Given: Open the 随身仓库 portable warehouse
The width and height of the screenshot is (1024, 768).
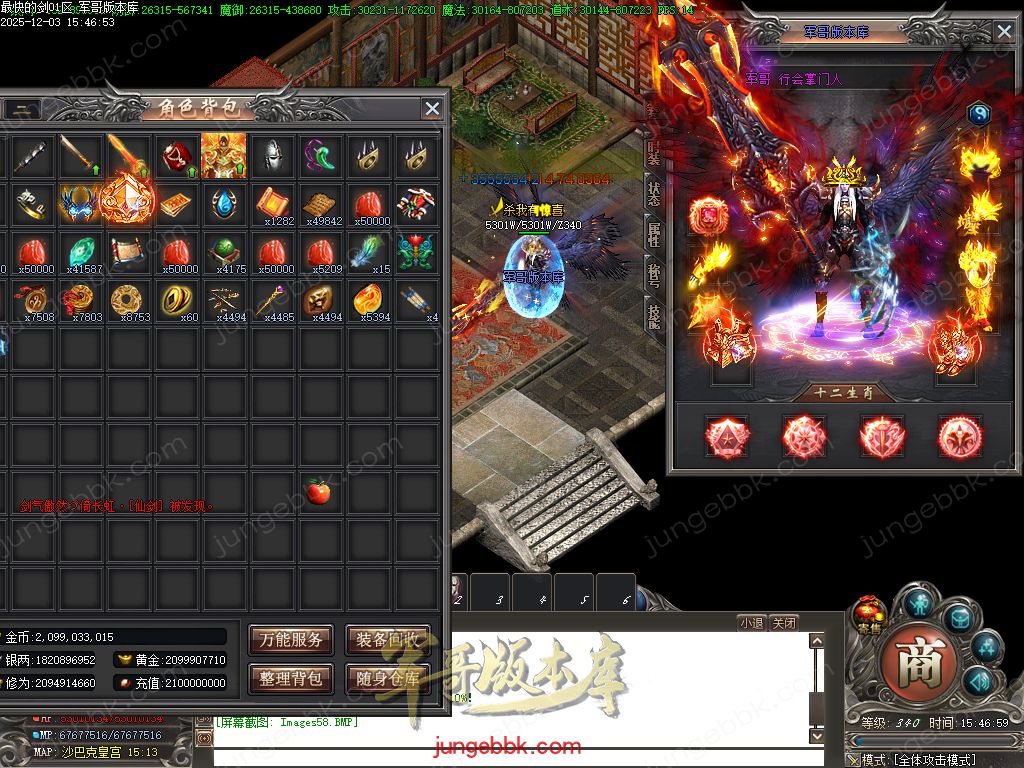Looking at the screenshot, I should coord(387,678).
